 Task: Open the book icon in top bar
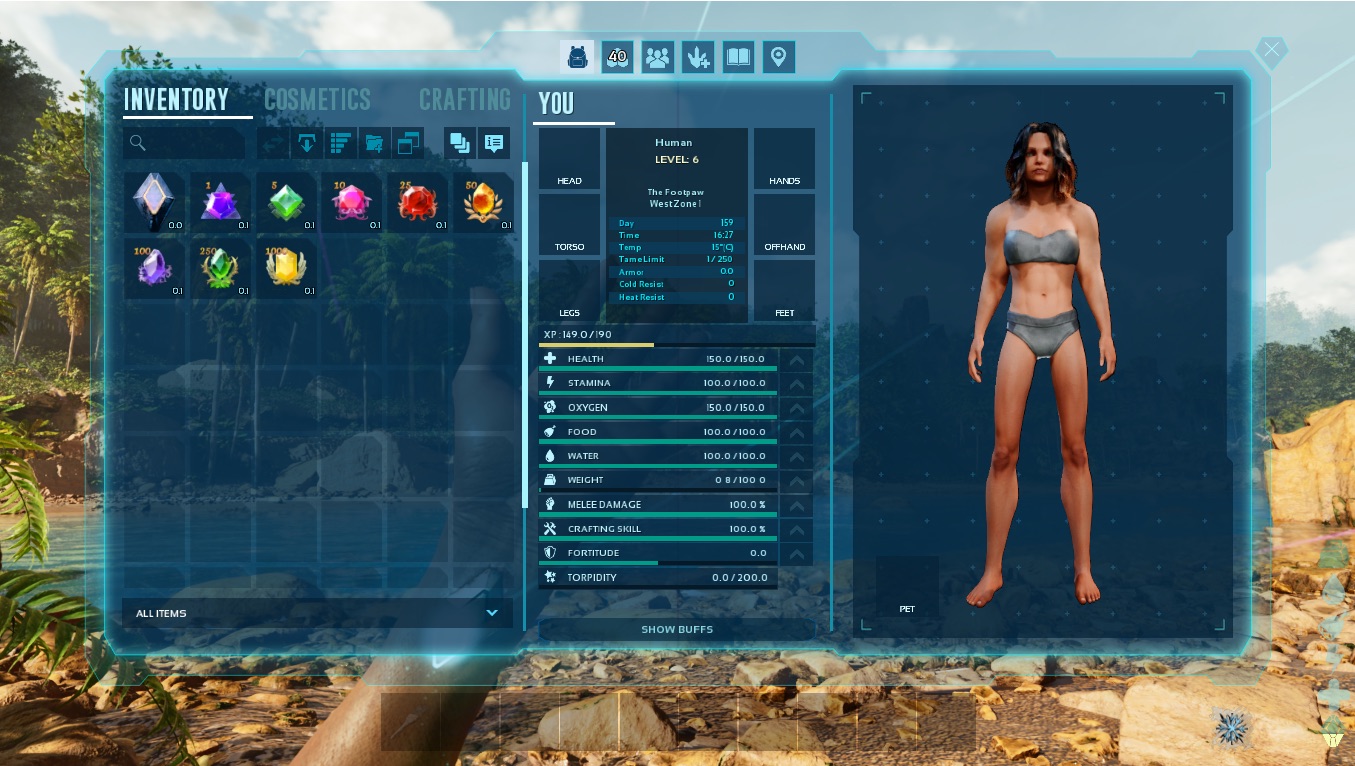click(x=738, y=57)
